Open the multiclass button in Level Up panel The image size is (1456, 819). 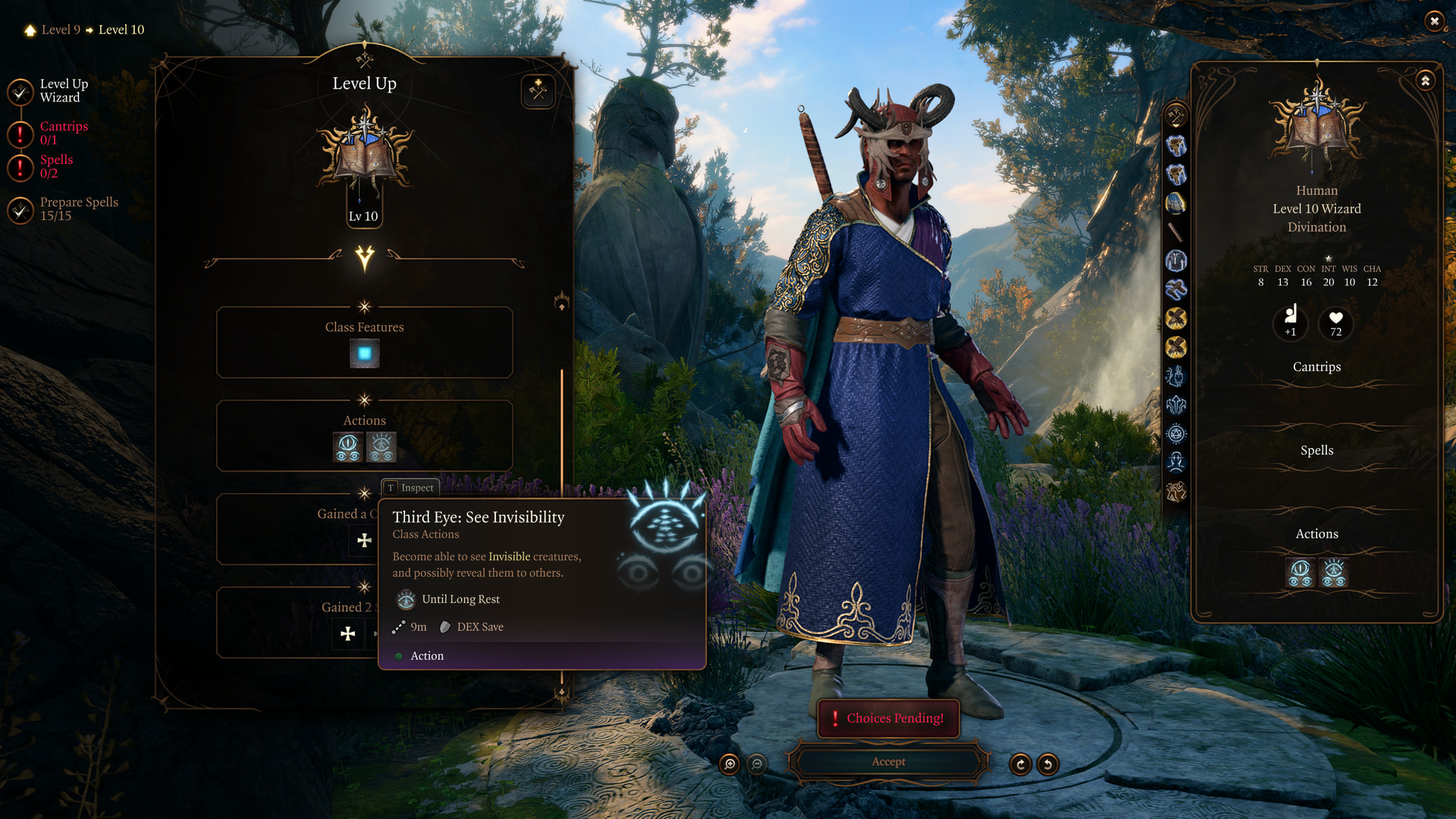click(538, 91)
